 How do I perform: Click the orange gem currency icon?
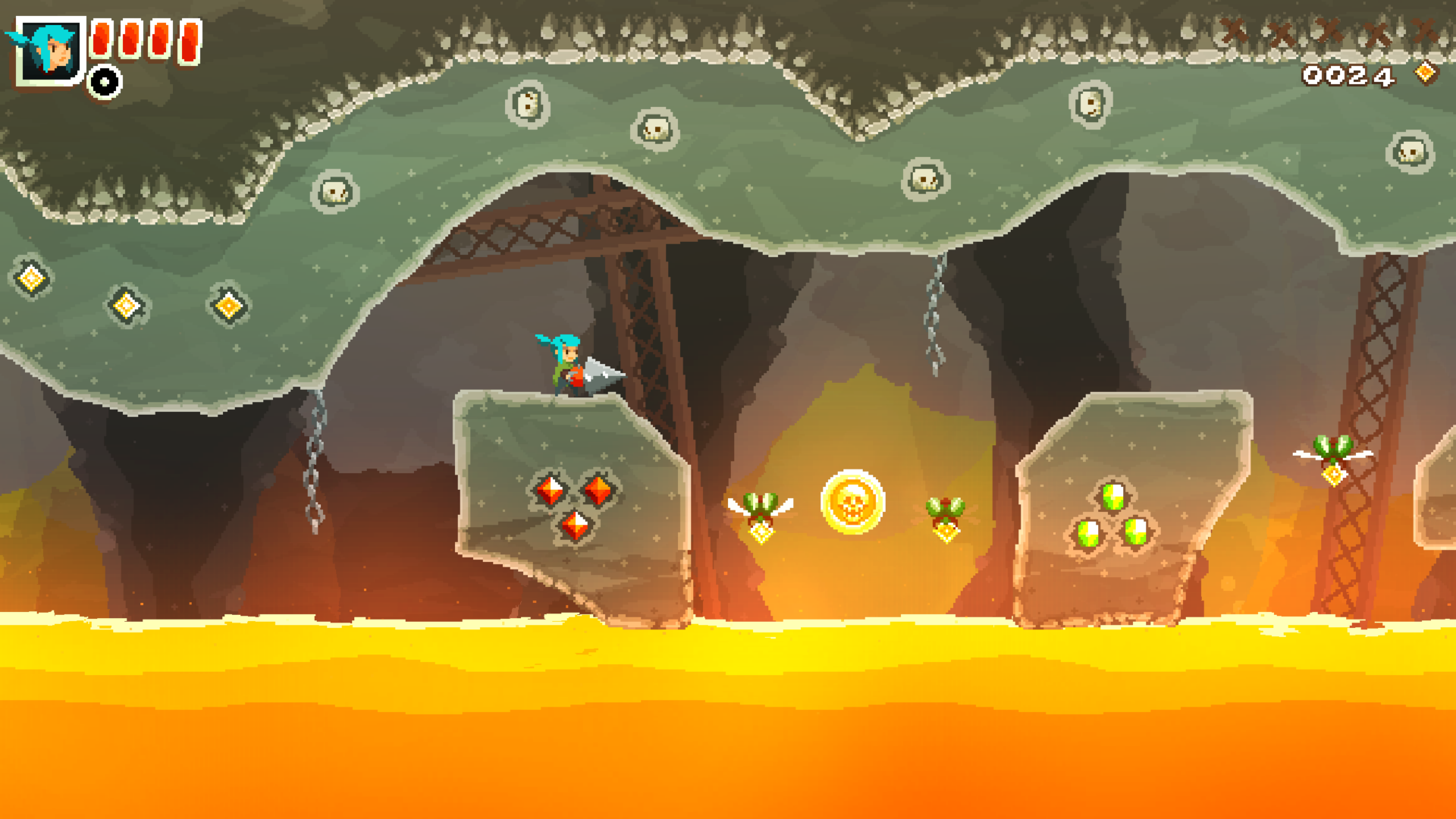pyautogui.click(x=1426, y=73)
